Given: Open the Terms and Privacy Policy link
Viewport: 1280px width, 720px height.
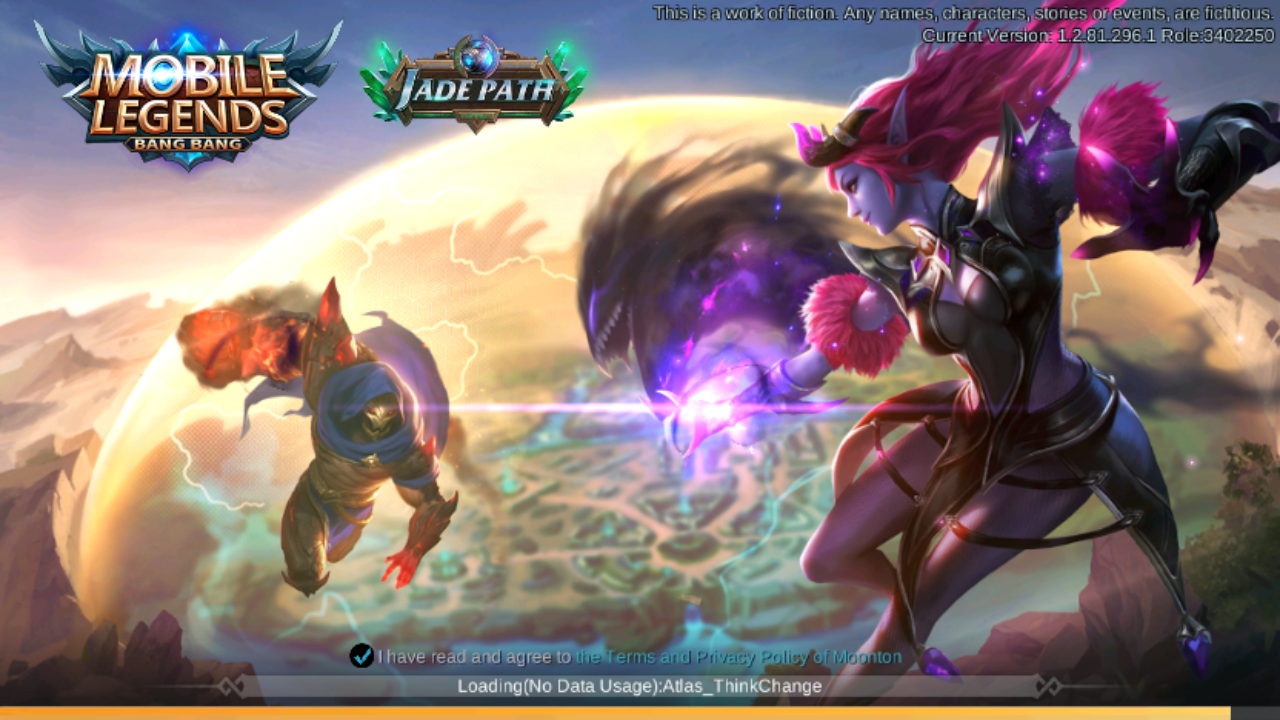Looking at the screenshot, I should (738, 657).
